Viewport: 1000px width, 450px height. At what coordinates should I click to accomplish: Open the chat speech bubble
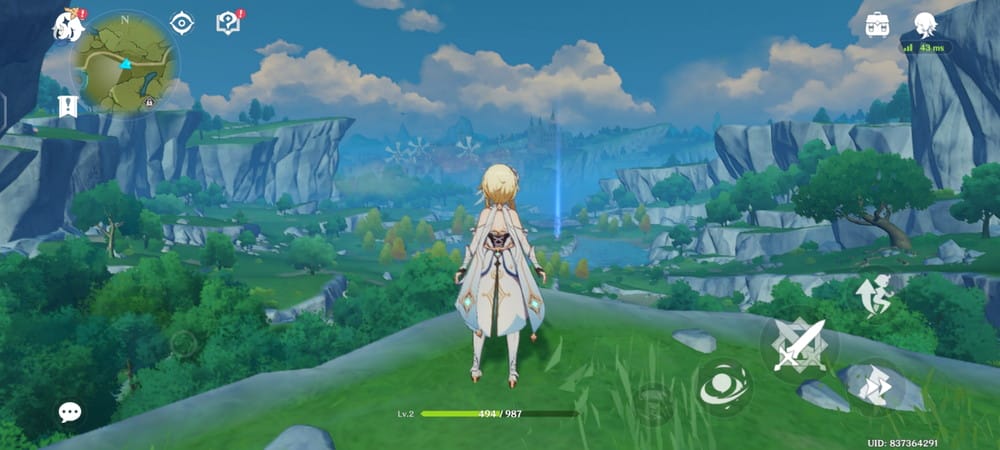click(69, 411)
